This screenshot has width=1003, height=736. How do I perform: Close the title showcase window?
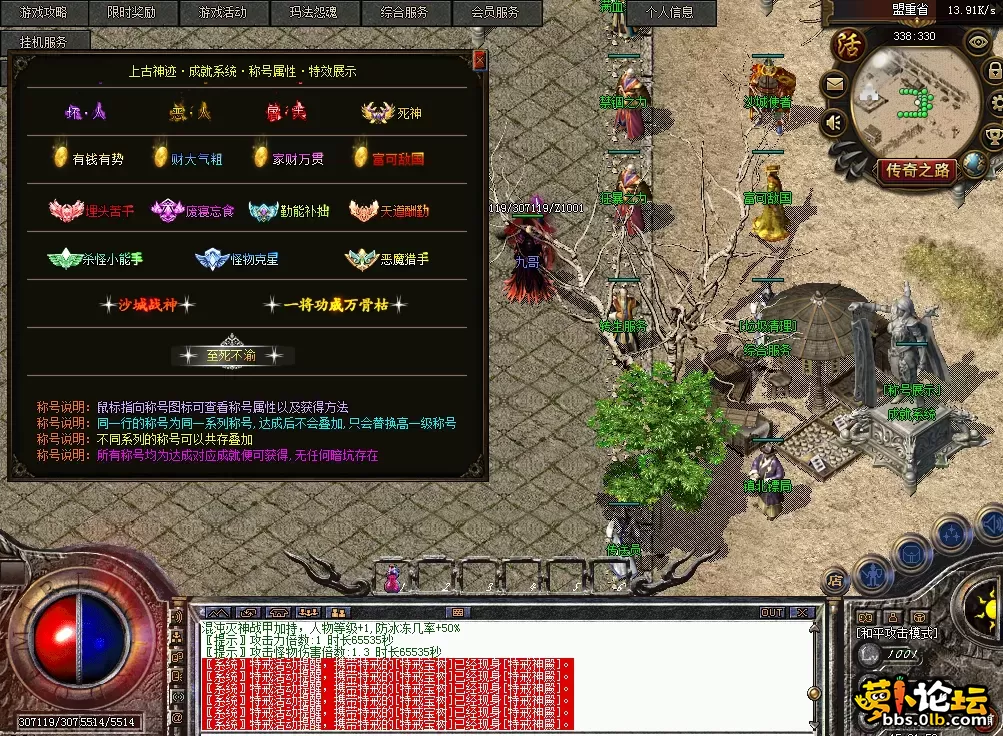479,61
